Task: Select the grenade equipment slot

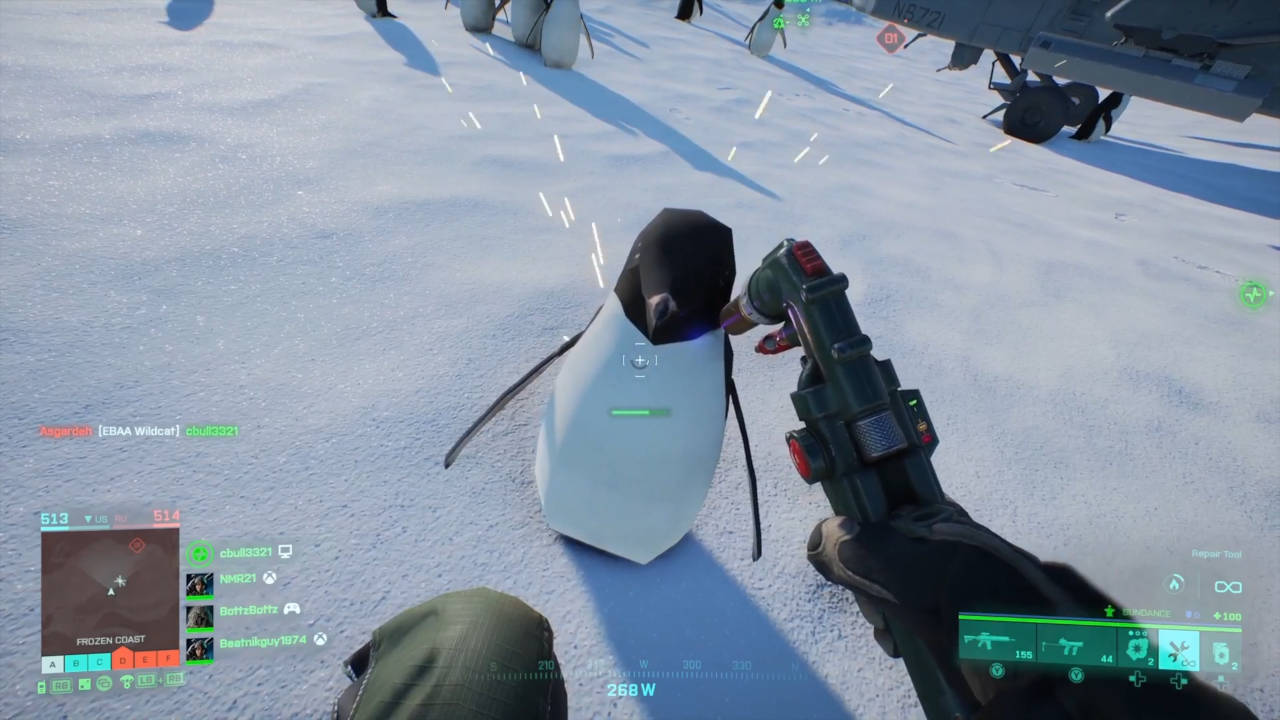Action: tap(1137, 647)
